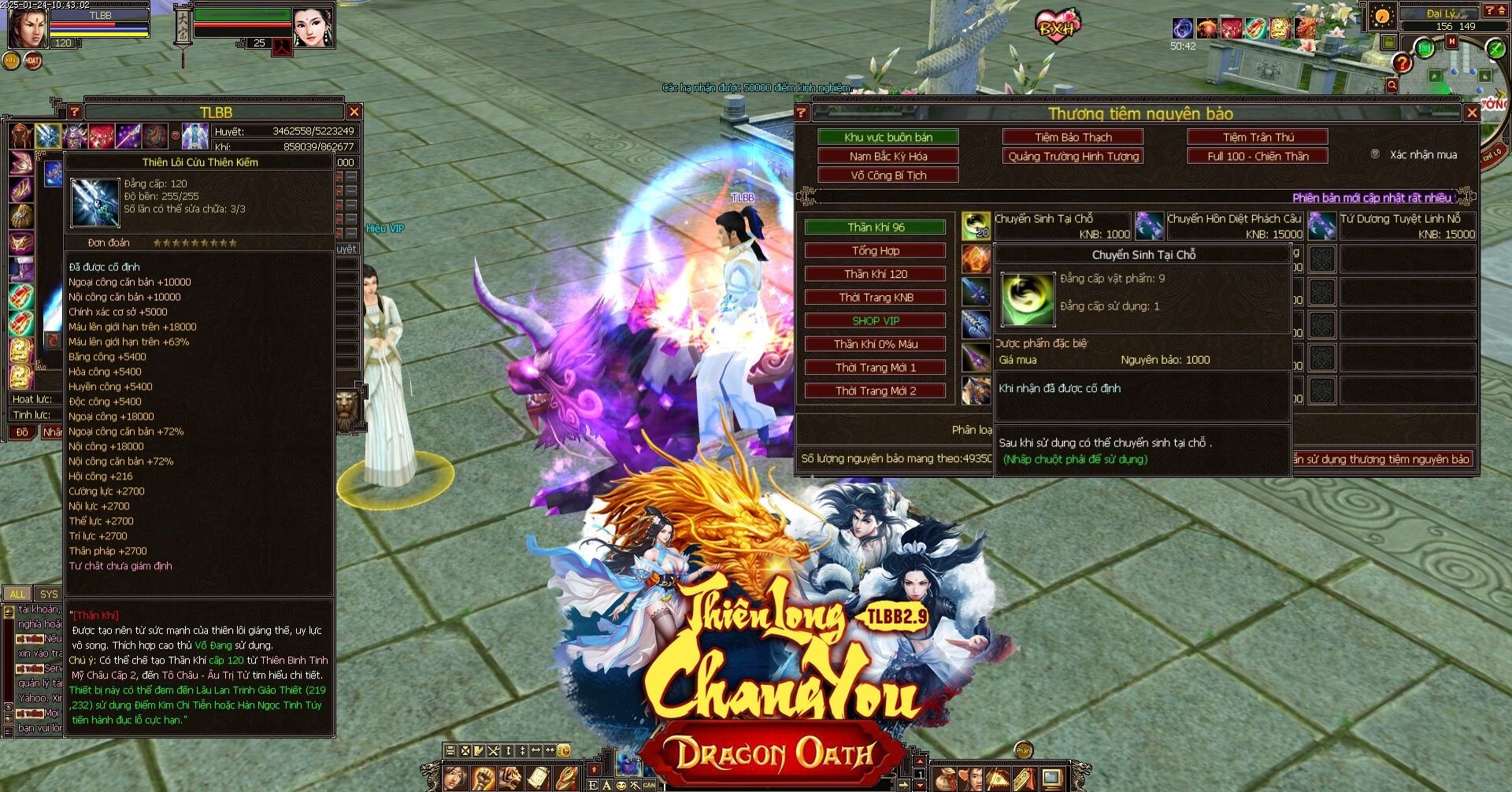Switch to Nam Bắc Kỳ Hóa
Image resolution: width=1512 pixels, height=792 pixels.
pyautogui.click(x=888, y=156)
